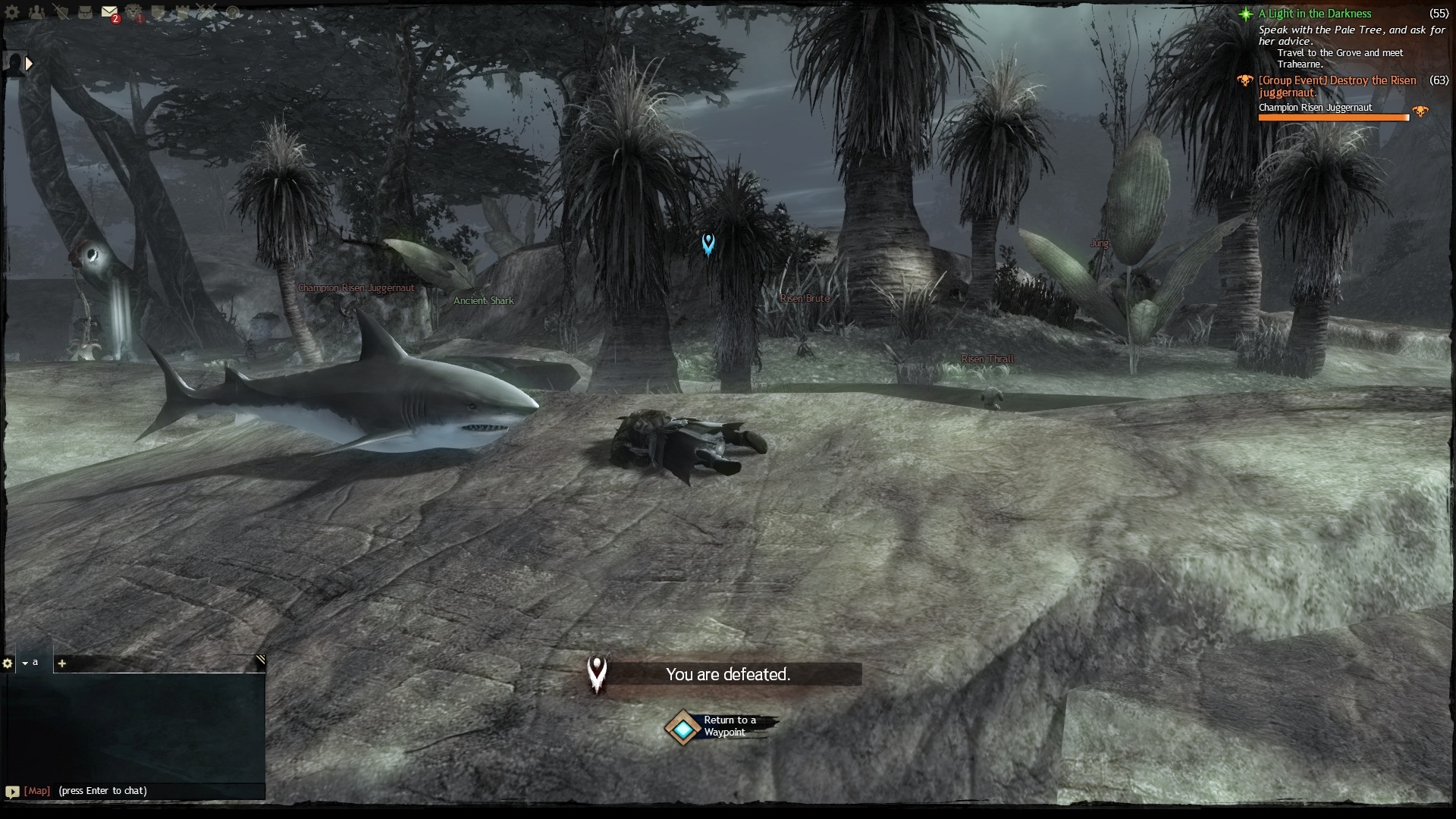Open chat options gear icon

(x=8, y=664)
